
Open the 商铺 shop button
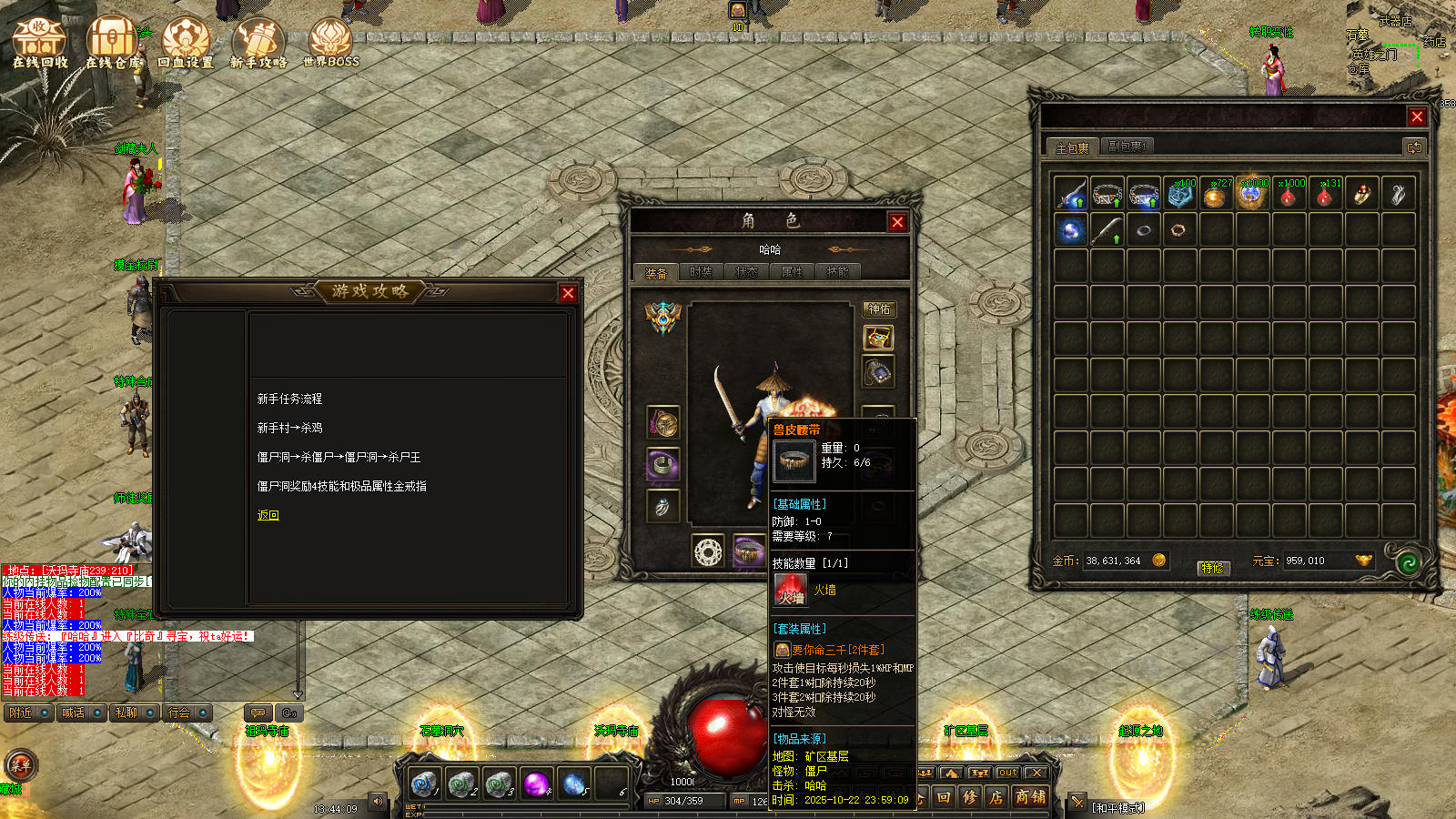[1030, 797]
